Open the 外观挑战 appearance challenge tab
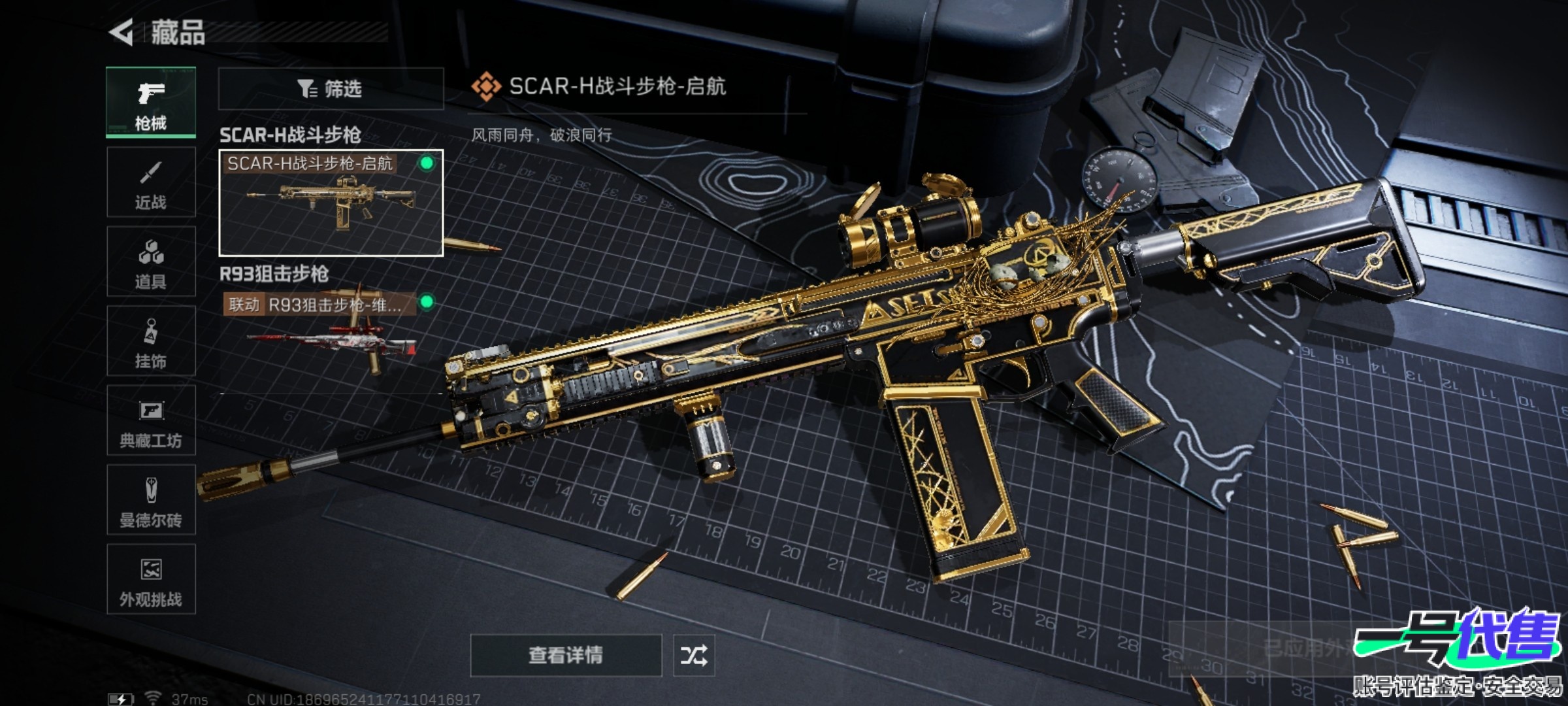The image size is (1568, 706). 151,579
